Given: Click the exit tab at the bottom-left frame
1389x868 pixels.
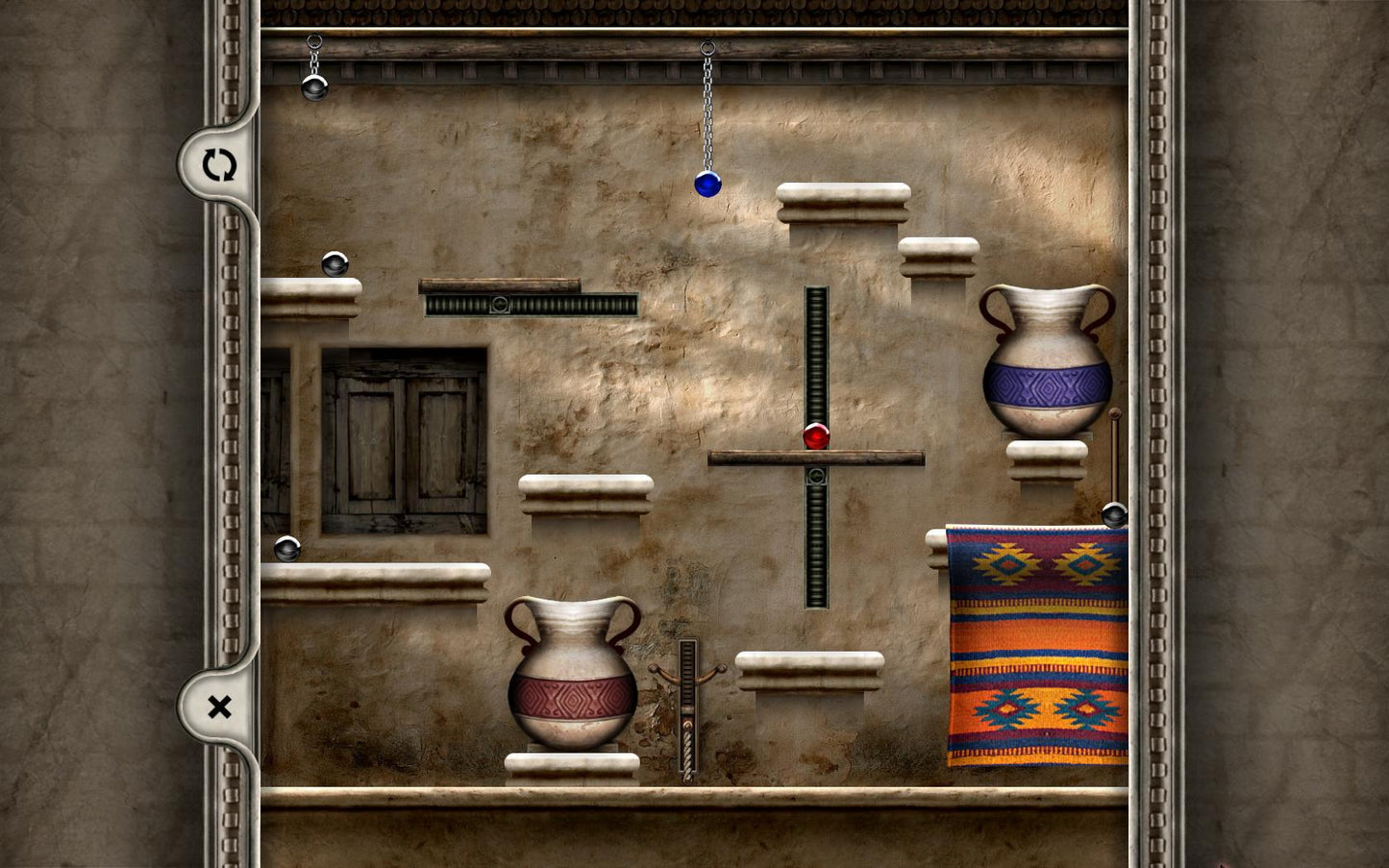Looking at the screenshot, I should 219,707.
